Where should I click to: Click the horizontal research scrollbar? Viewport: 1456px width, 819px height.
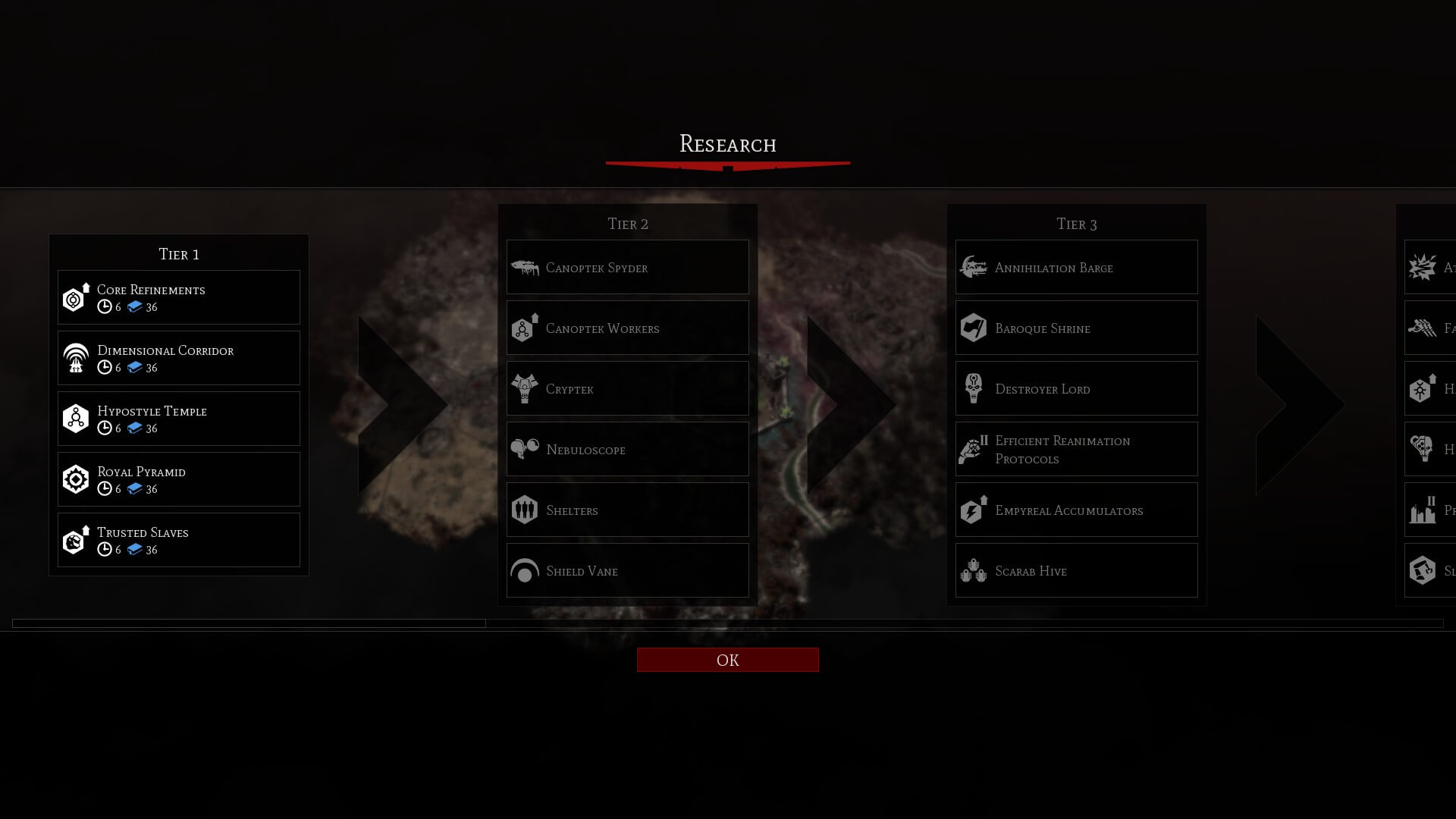tap(249, 623)
